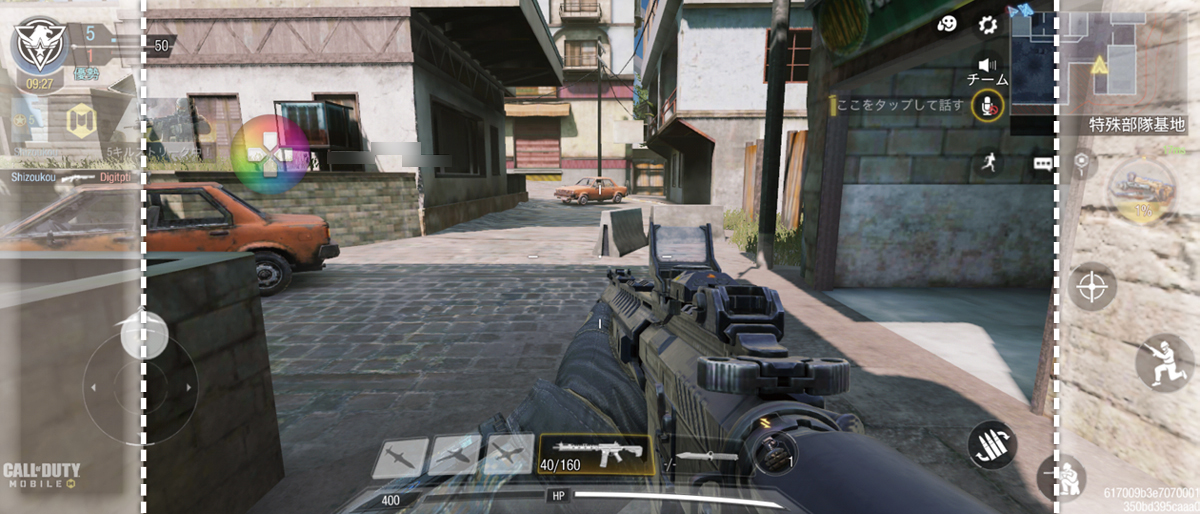Open the rainbow gamepad overlay button
Viewport: 1200px width, 514px height.
(x=270, y=155)
